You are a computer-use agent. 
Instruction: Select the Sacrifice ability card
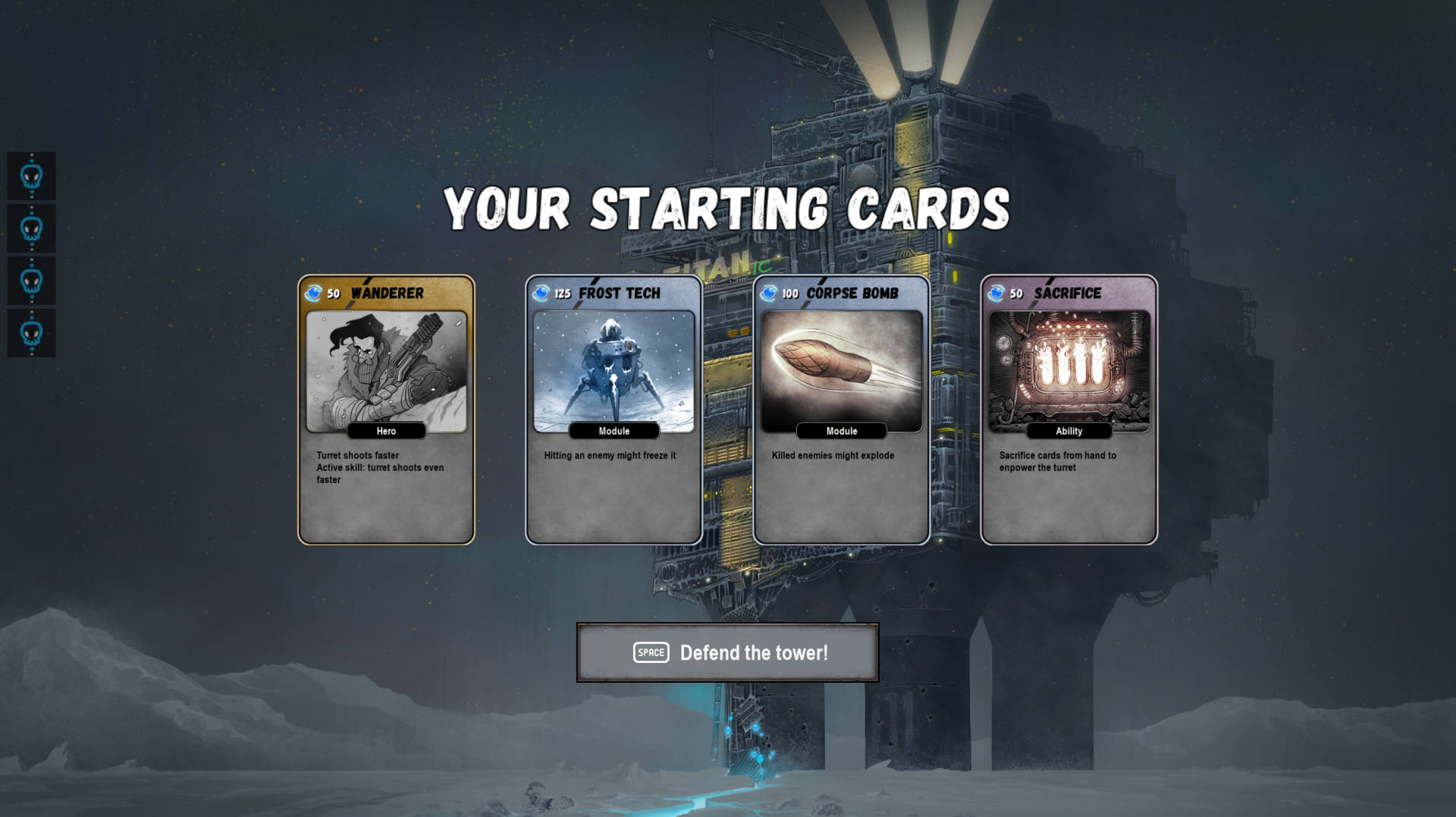click(1069, 410)
